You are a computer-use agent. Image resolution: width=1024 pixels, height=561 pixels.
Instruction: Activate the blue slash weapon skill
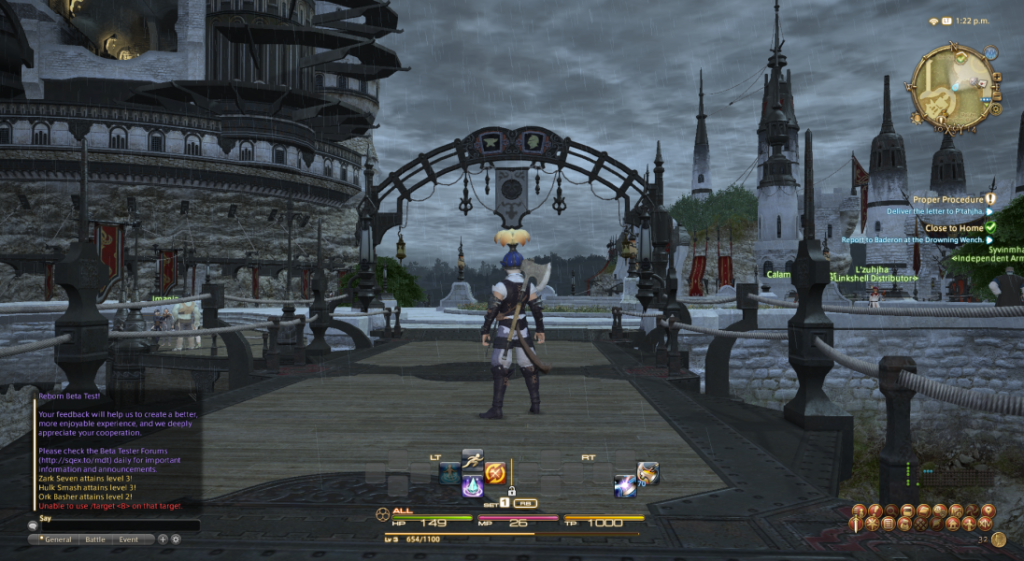tap(625, 486)
